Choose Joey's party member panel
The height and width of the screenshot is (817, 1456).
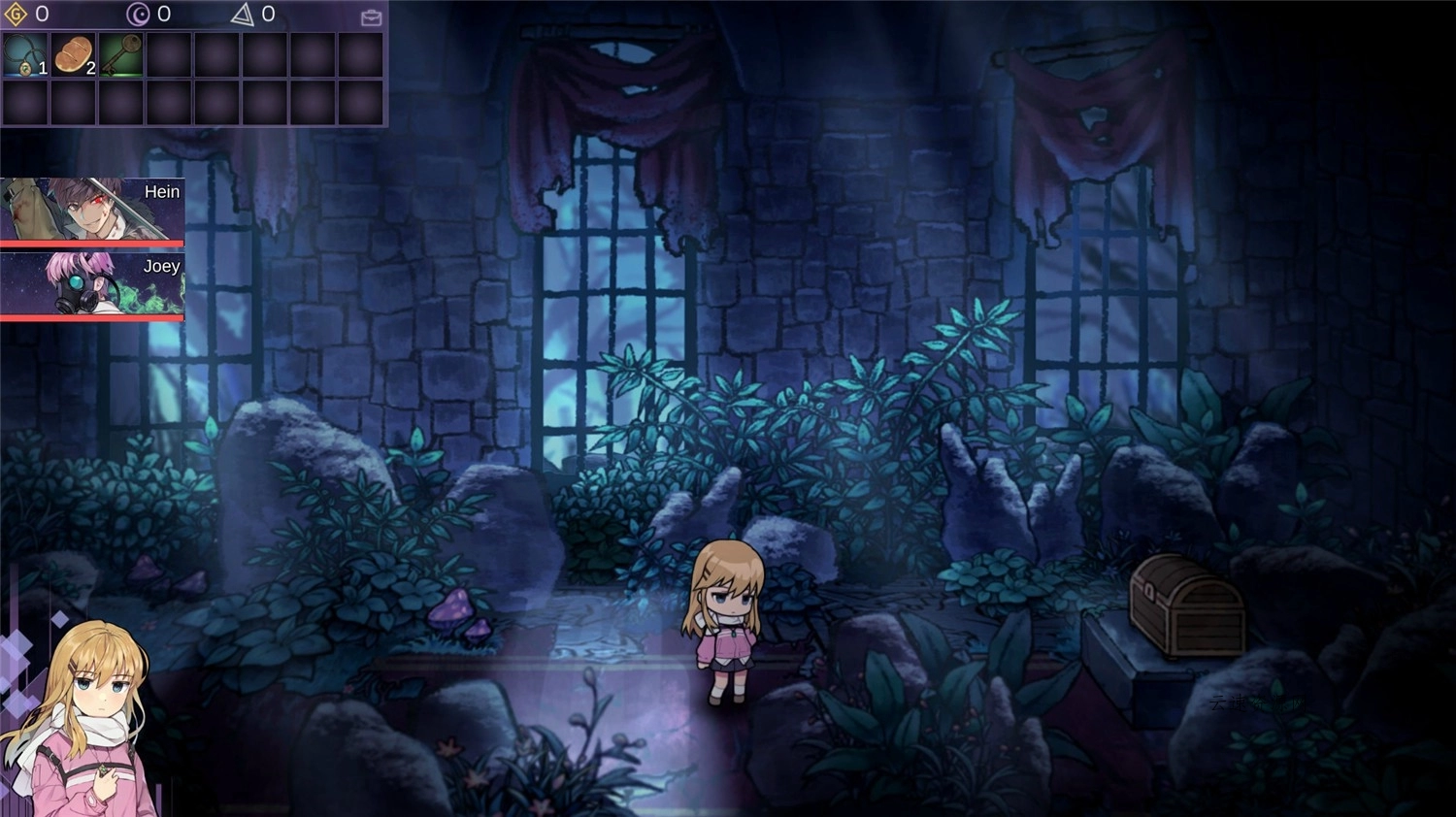click(92, 283)
